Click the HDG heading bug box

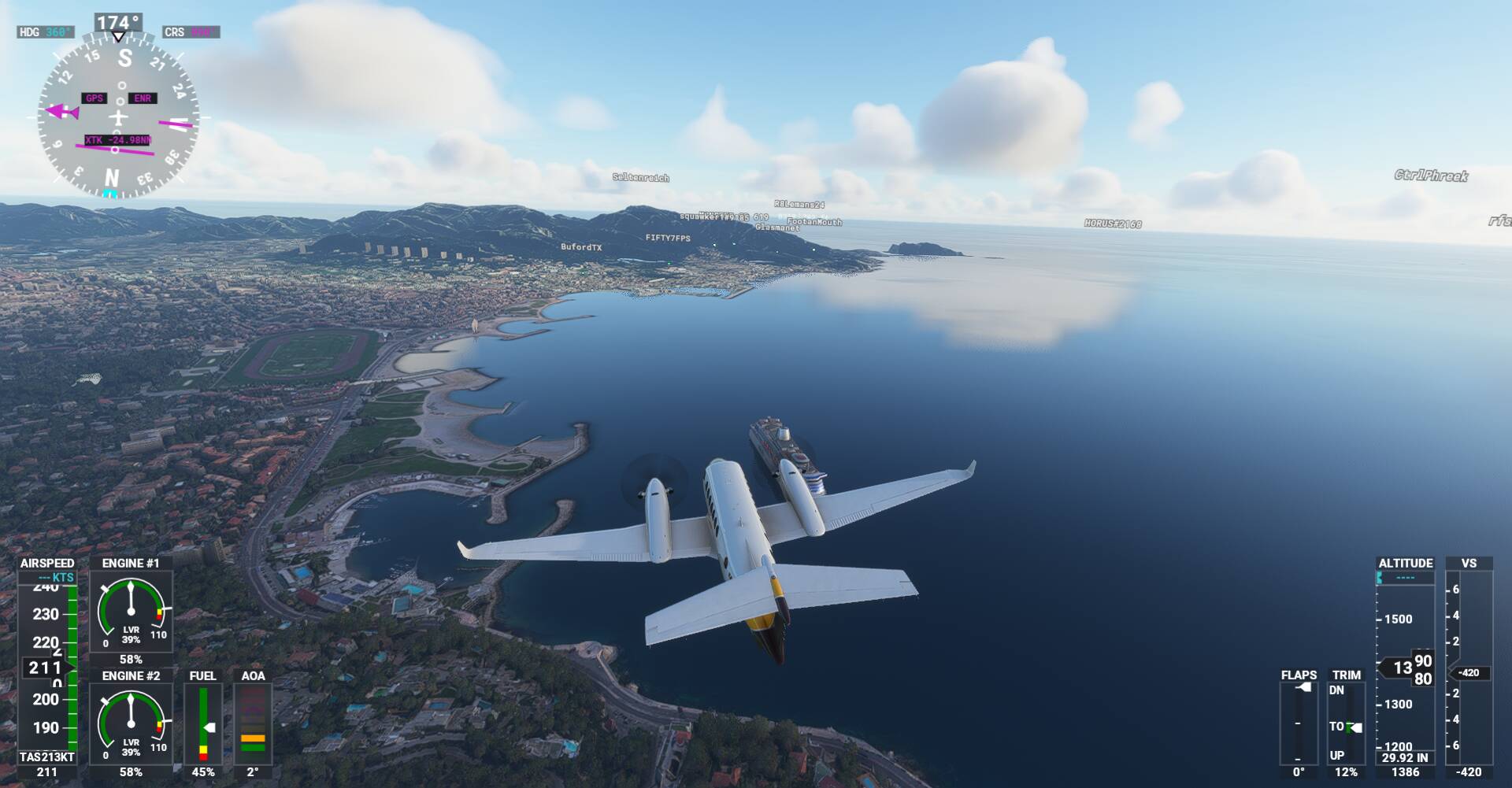[46, 32]
